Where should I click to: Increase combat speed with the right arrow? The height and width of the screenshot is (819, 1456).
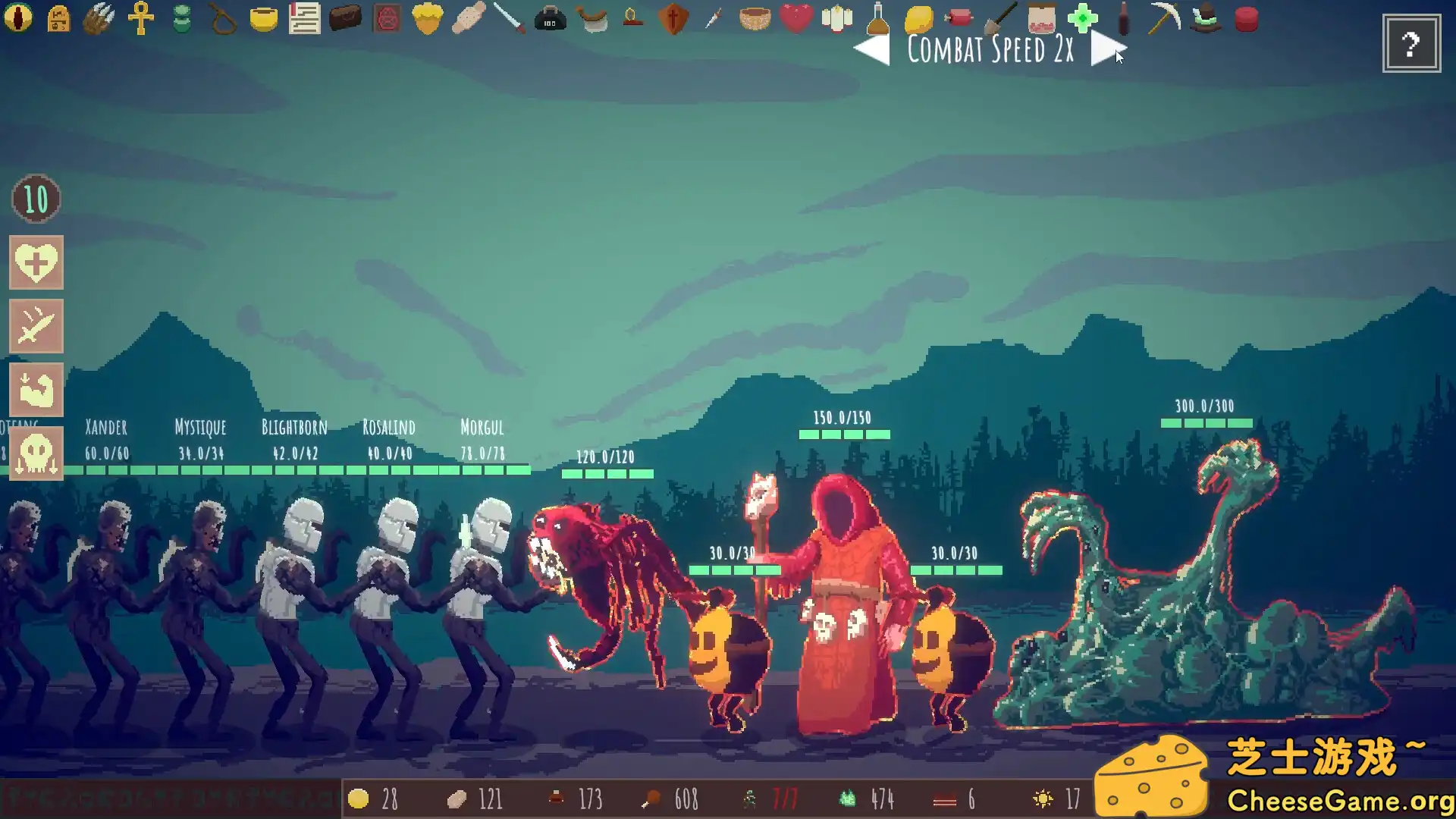[x=1106, y=49]
